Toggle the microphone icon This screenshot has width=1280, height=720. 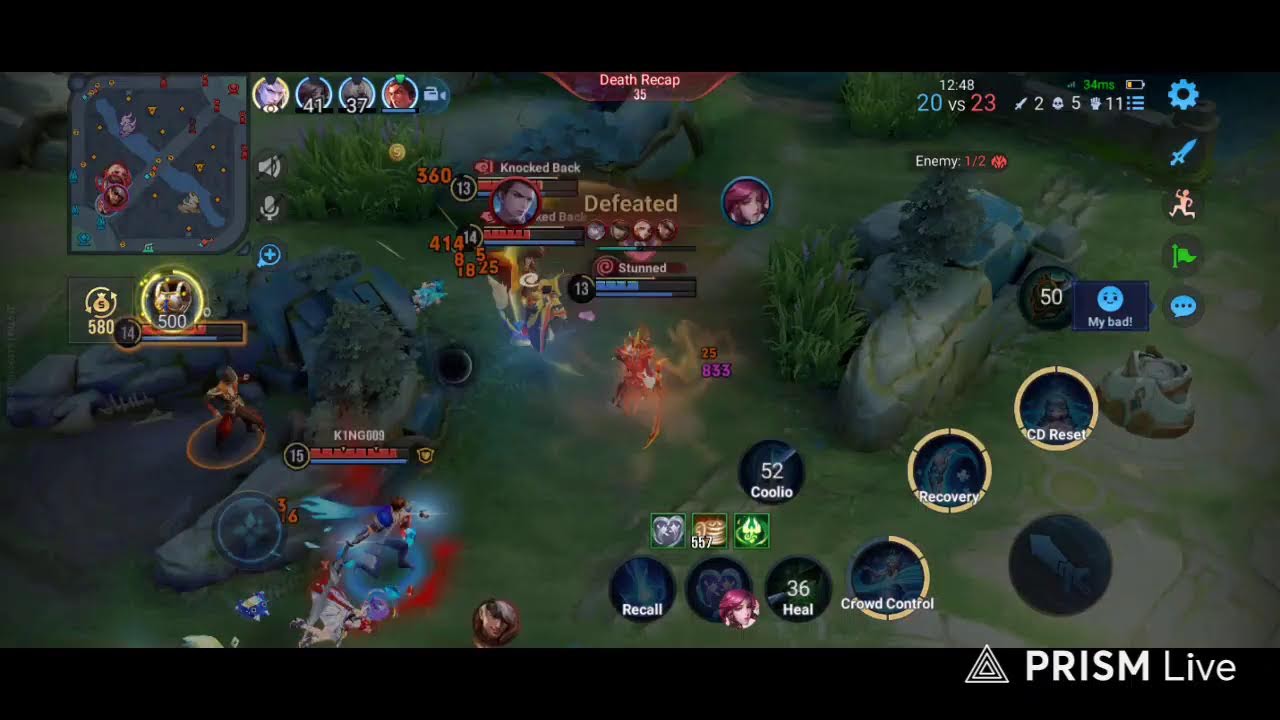(x=268, y=208)
